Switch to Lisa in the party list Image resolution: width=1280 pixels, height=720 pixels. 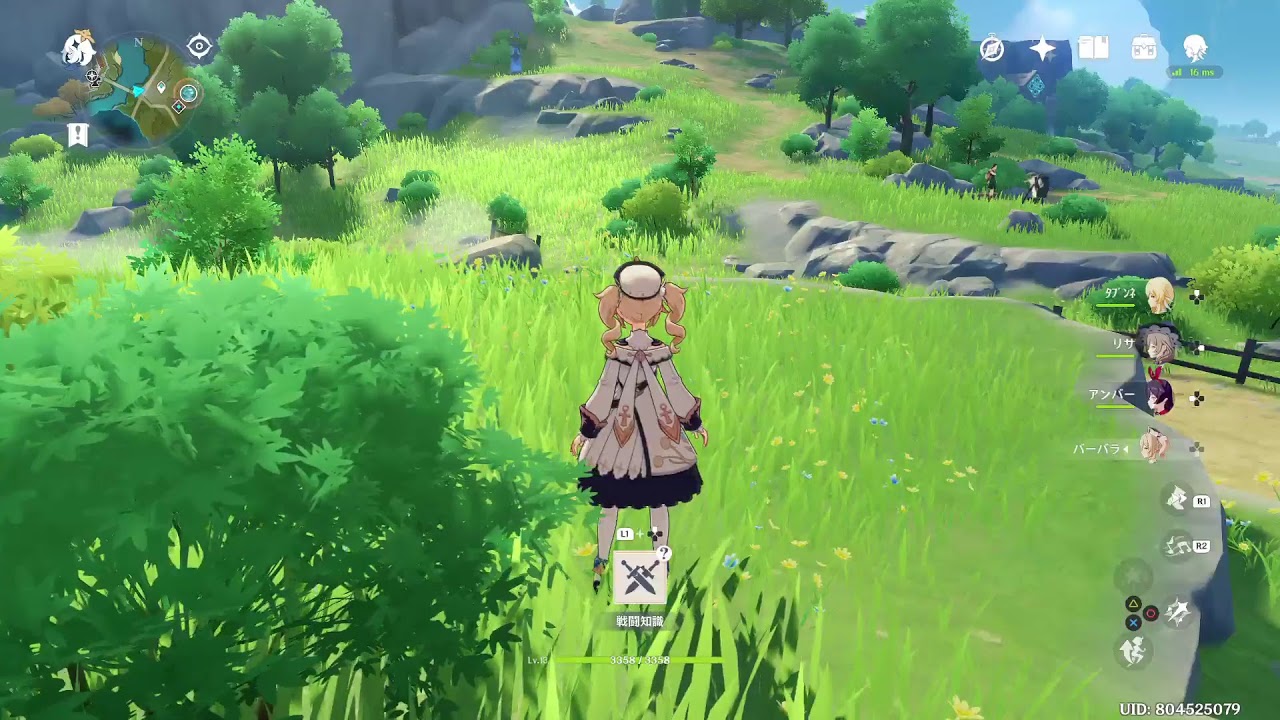coord(1157,345)
